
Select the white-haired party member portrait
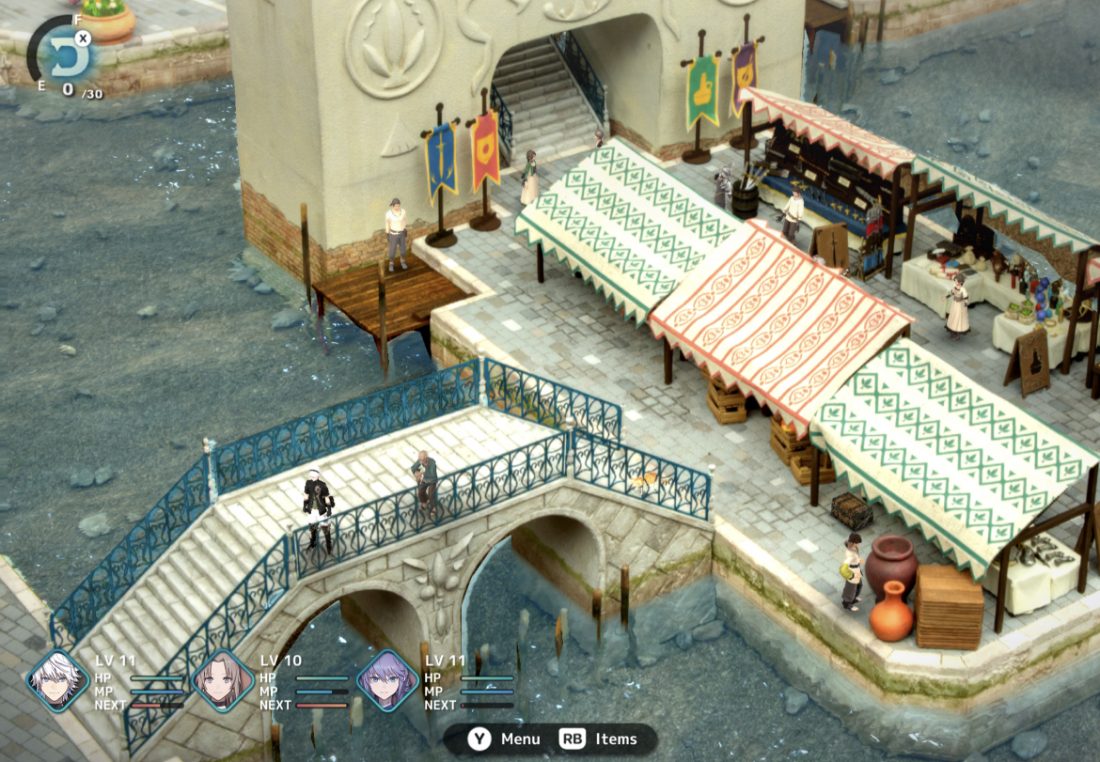[x=58, y=681]
